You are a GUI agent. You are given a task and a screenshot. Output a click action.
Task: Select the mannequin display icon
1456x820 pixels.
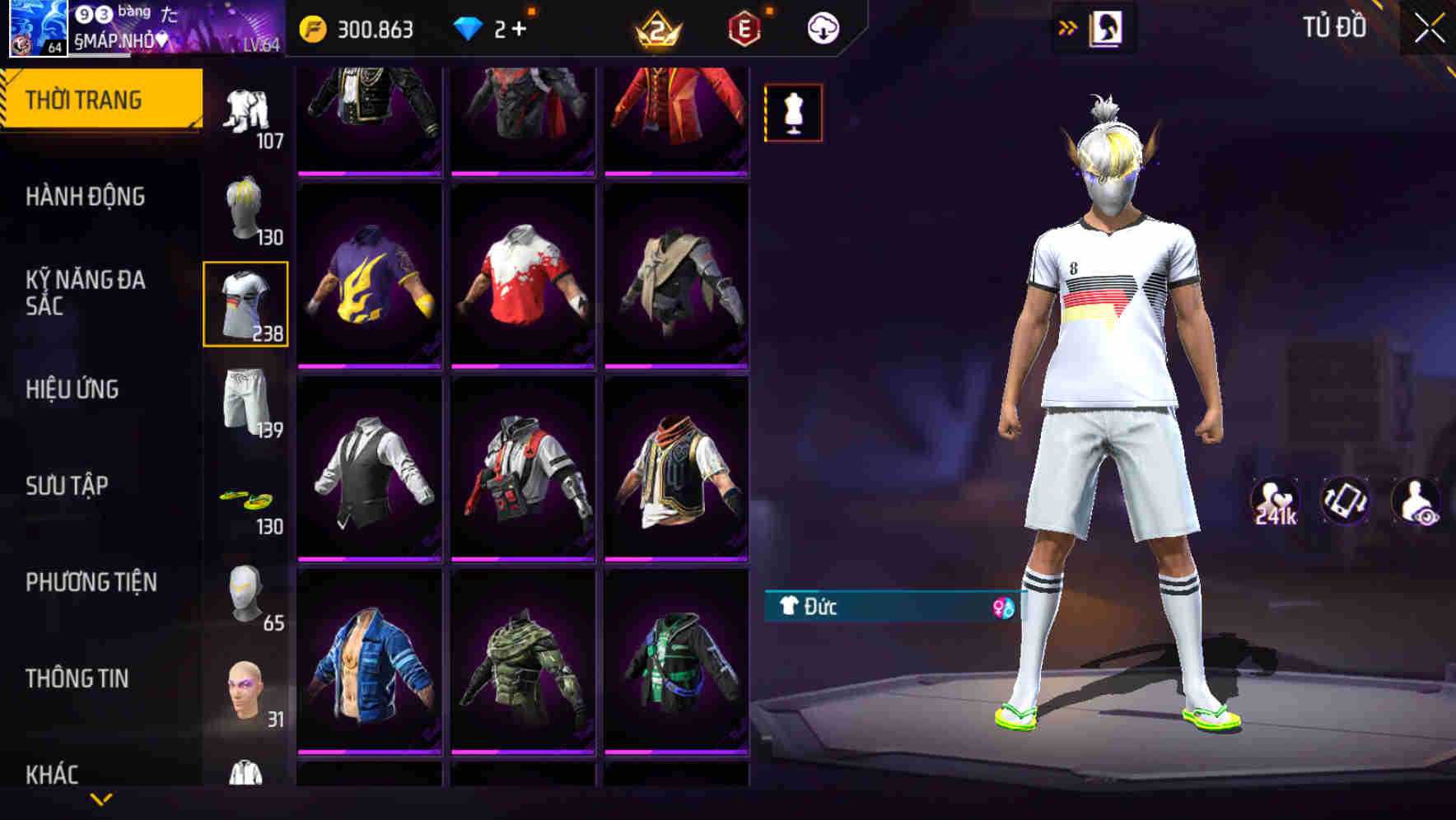click(792, 113)
